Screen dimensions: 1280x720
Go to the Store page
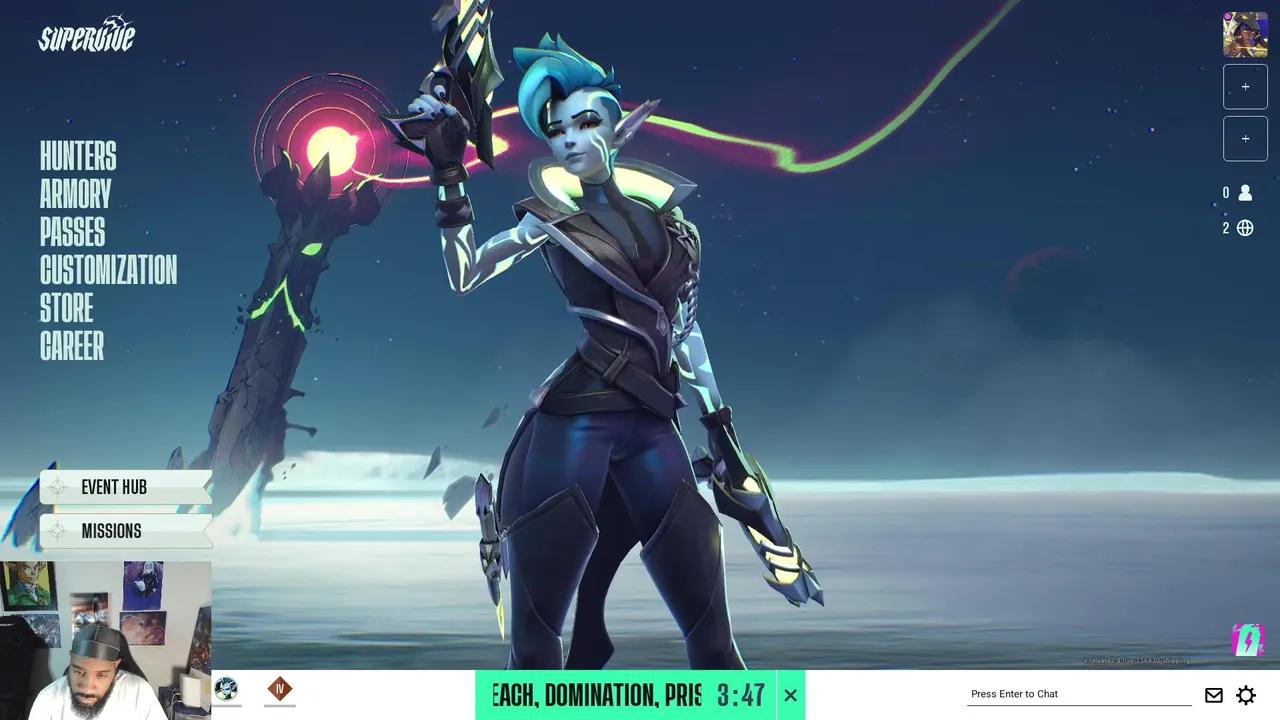[x=66, y=309]
